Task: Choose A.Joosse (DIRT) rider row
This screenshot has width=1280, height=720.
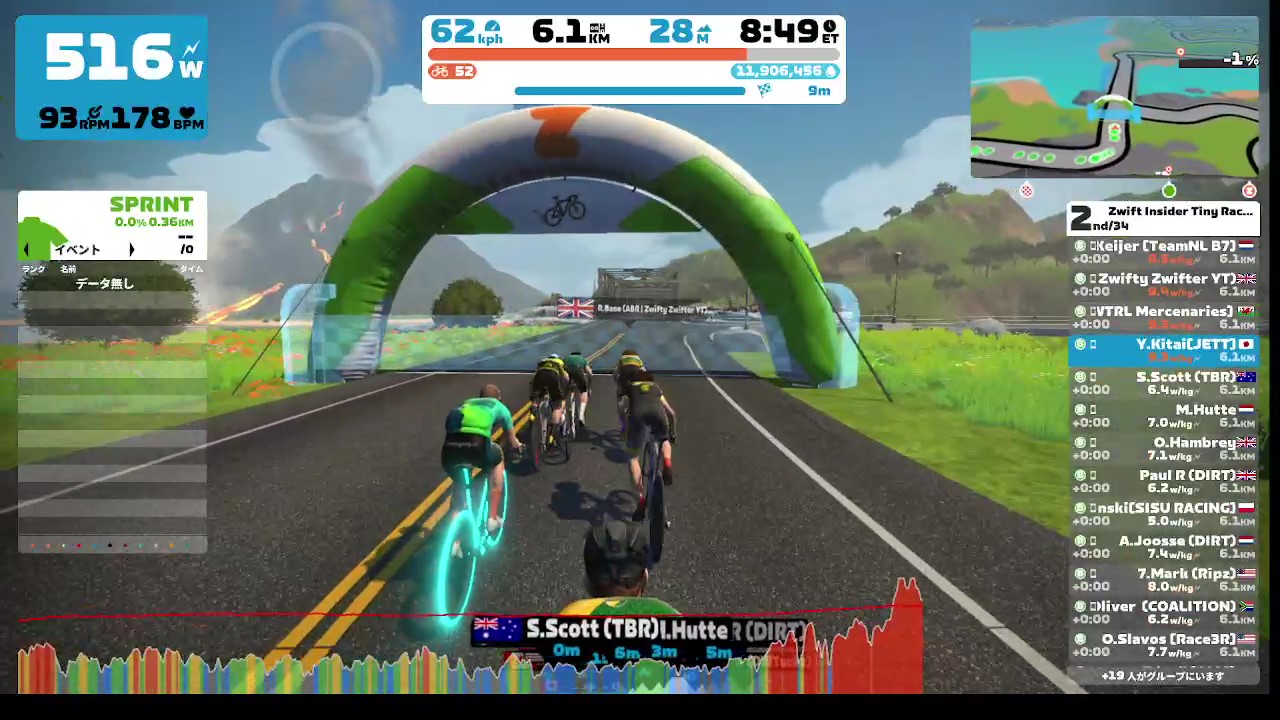Action: click(1163, 547)
